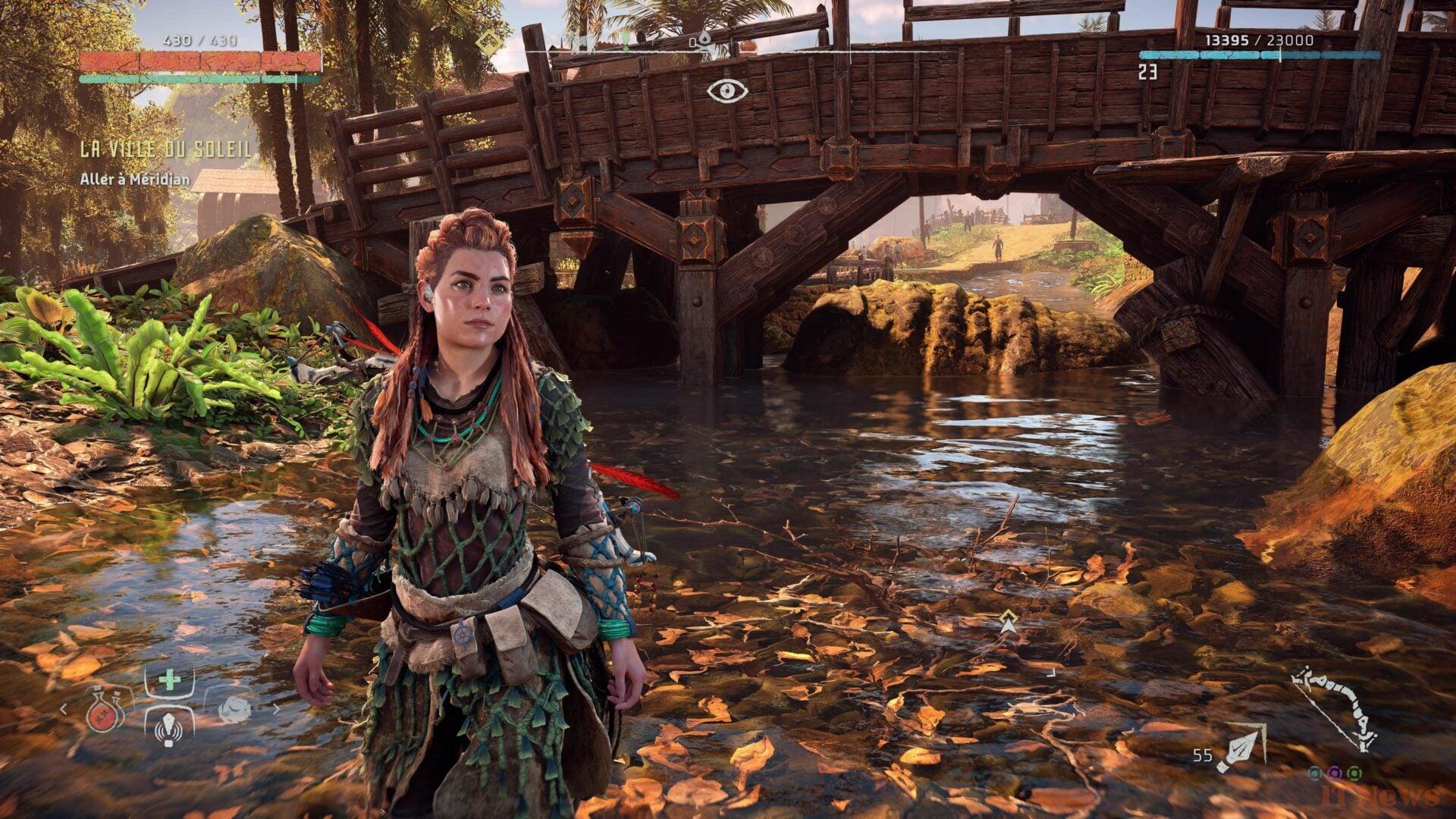The image size is (1456, 819).
Task: Cycle tools with the left chevron arrow
Action: tap(64, 710)
